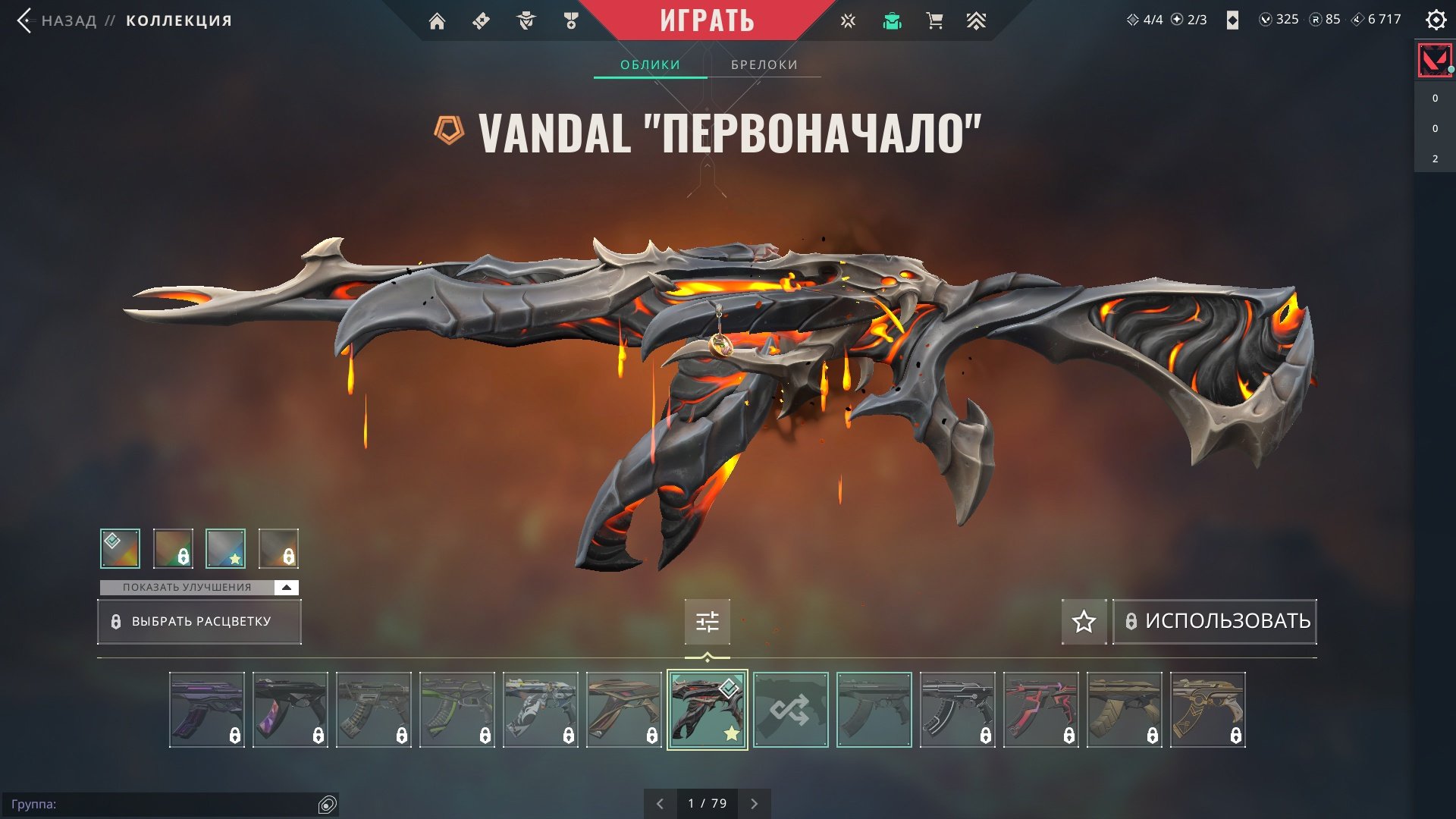Switch to the БРЕЛОКИ tab
Viewport: 1456px width, 819px height.
click(x=764, y=65)
